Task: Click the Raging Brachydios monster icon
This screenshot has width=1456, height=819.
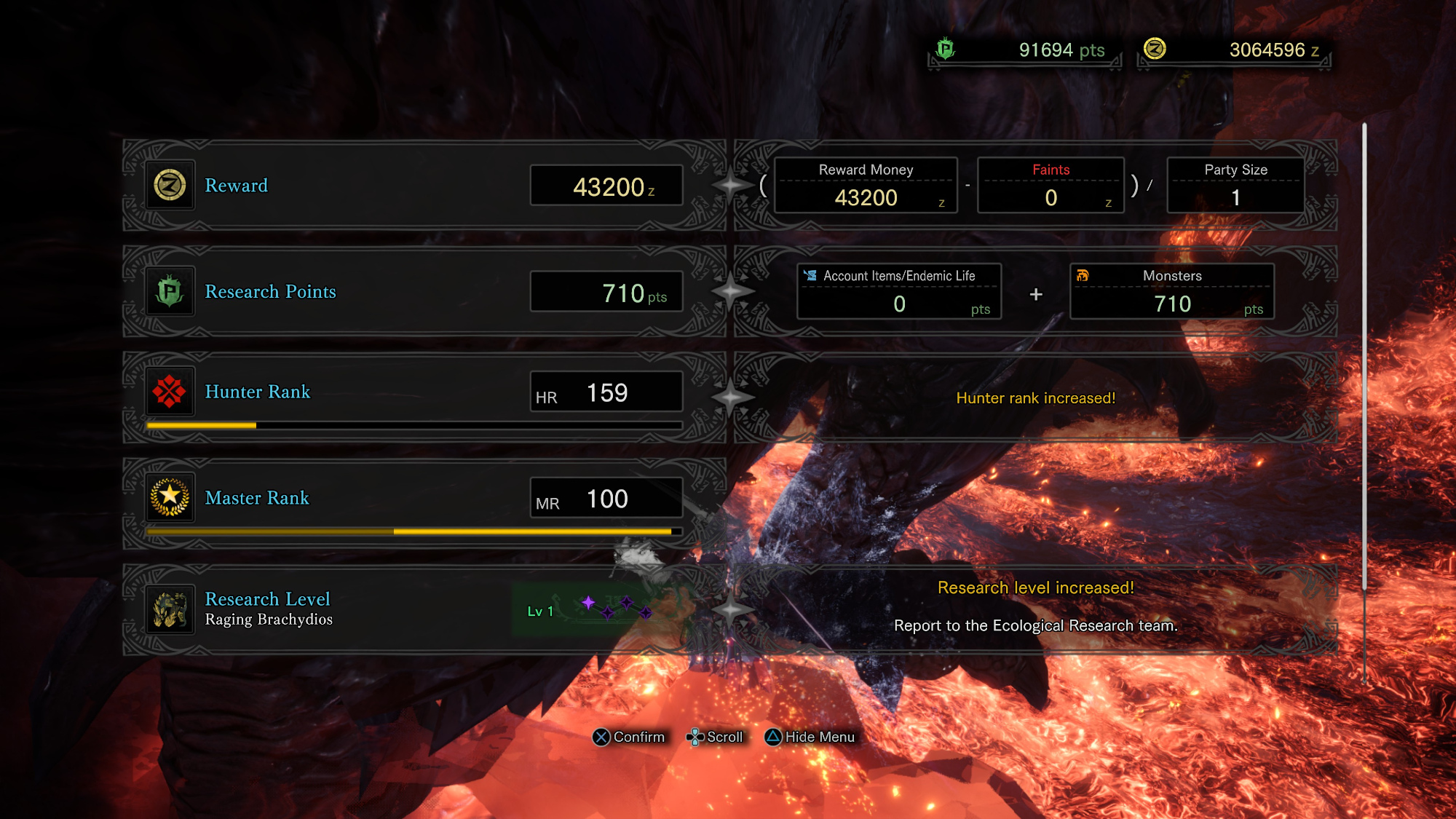Action: 170,609
